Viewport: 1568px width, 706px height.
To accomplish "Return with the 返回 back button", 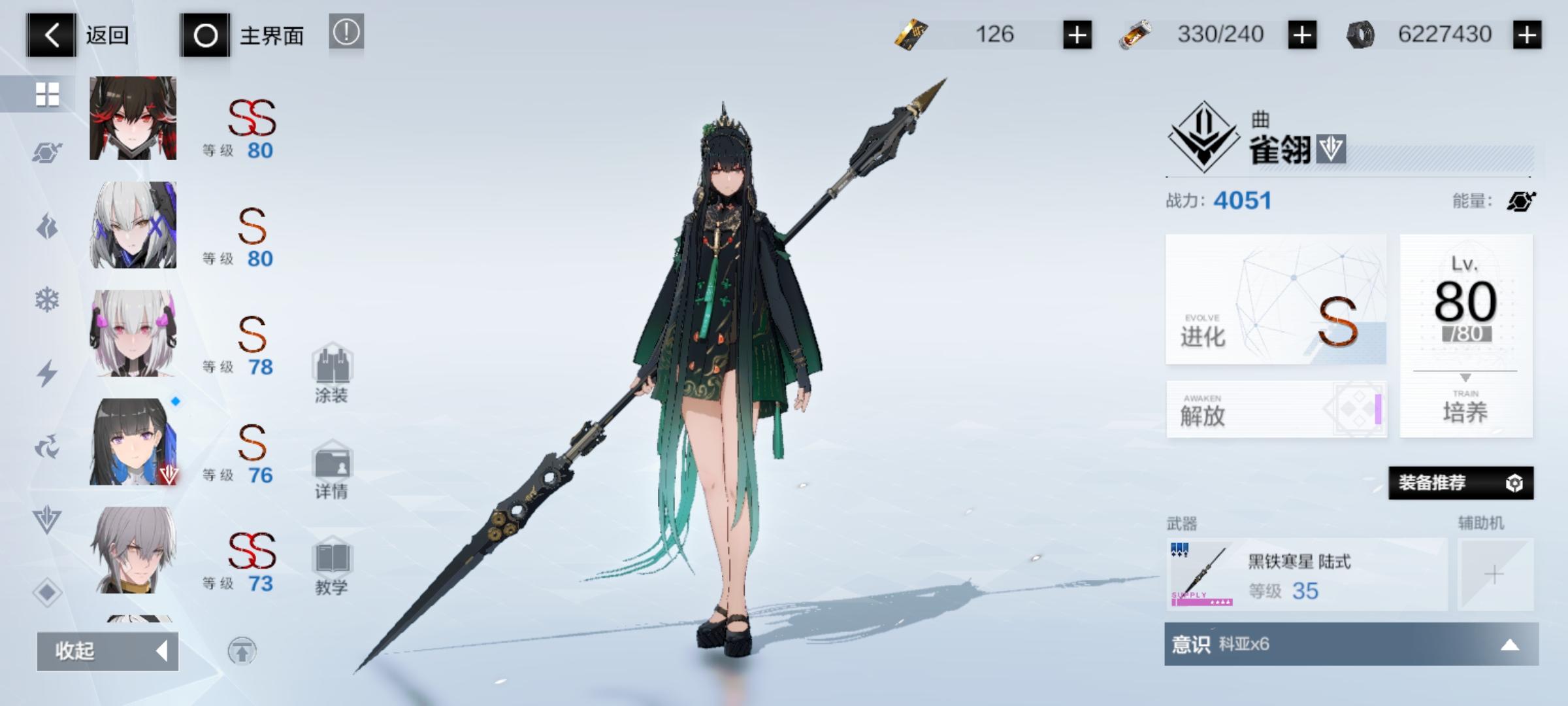I will point(51,36).
